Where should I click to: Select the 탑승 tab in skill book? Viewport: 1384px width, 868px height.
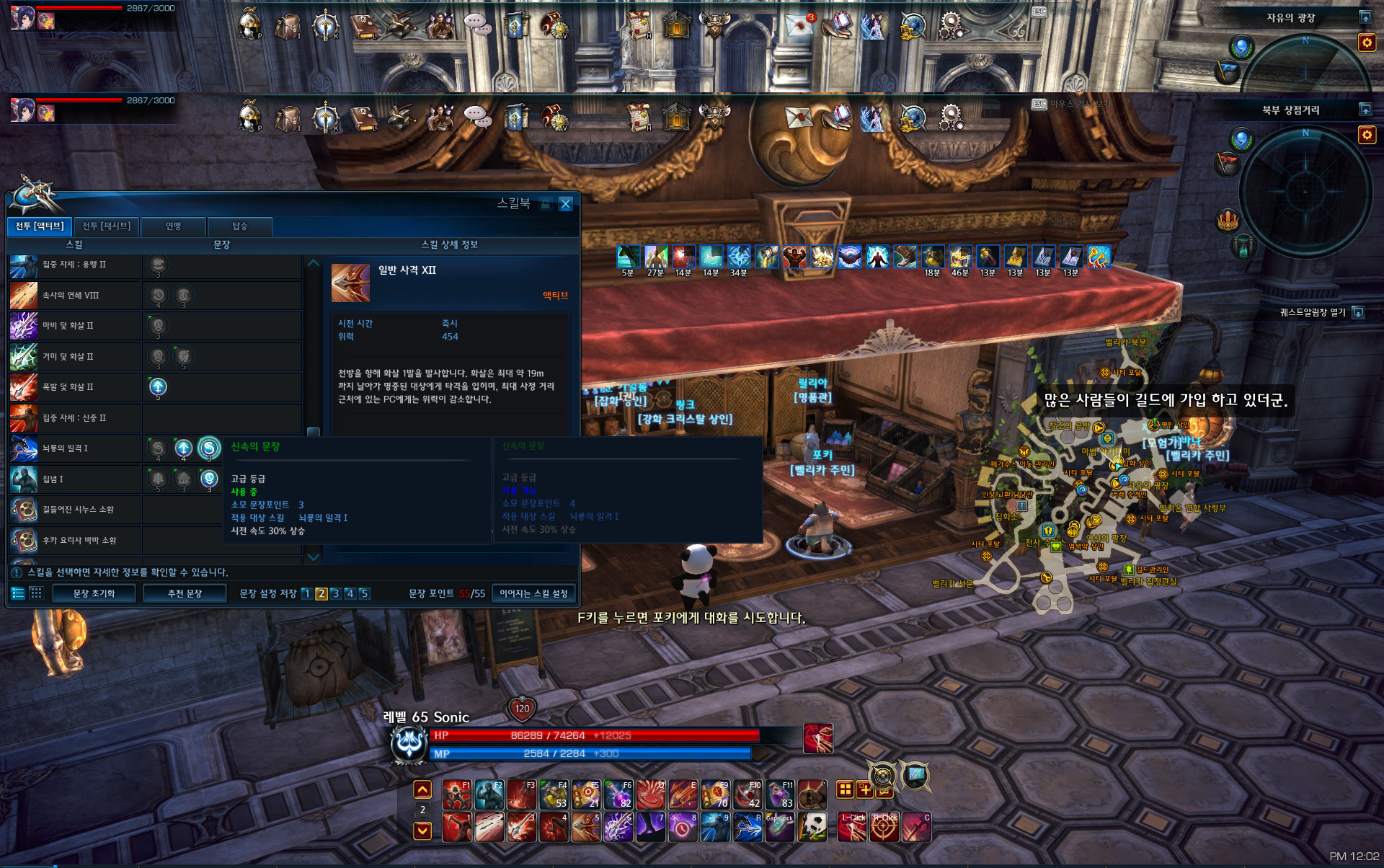click(240, 226)
